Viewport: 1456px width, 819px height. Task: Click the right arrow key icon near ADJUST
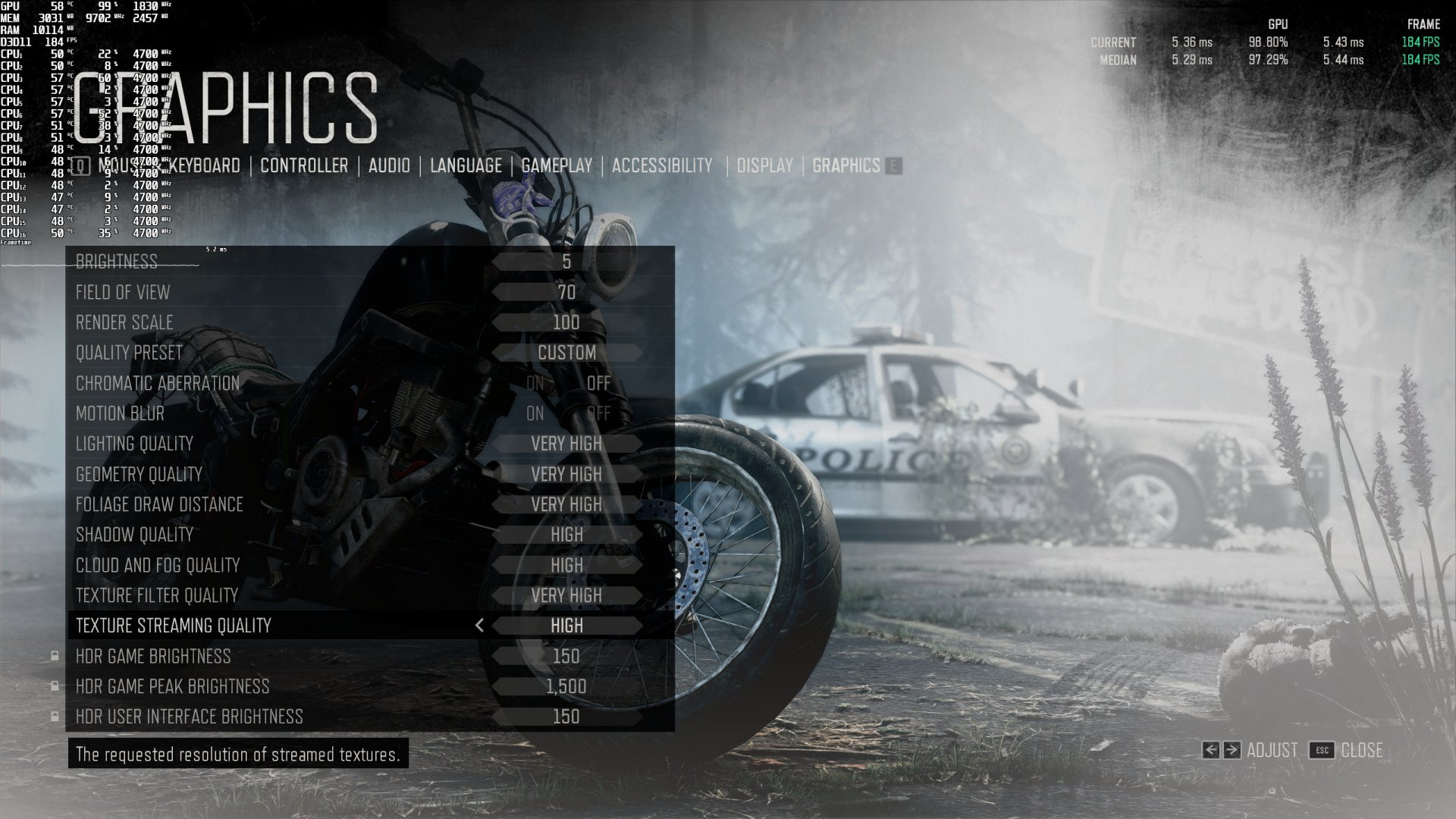(x=1232, y=750)
